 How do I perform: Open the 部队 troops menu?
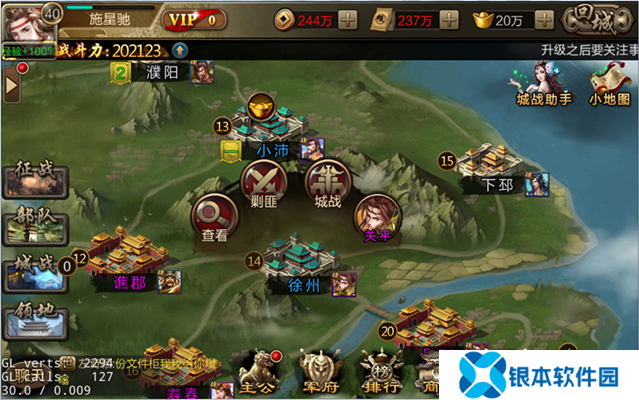[x=31, y=224]
